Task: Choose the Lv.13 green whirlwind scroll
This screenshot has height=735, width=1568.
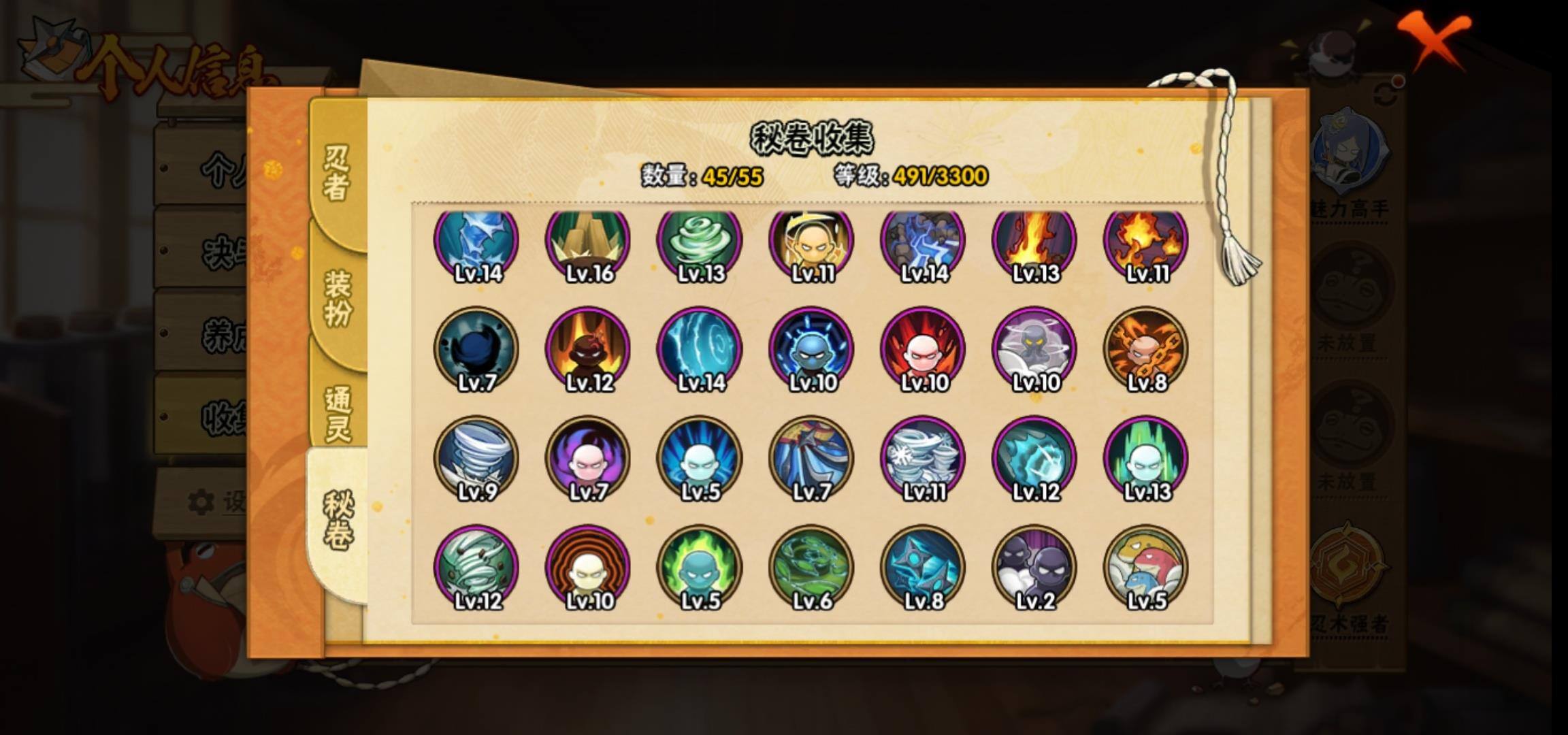Action: 700,242
